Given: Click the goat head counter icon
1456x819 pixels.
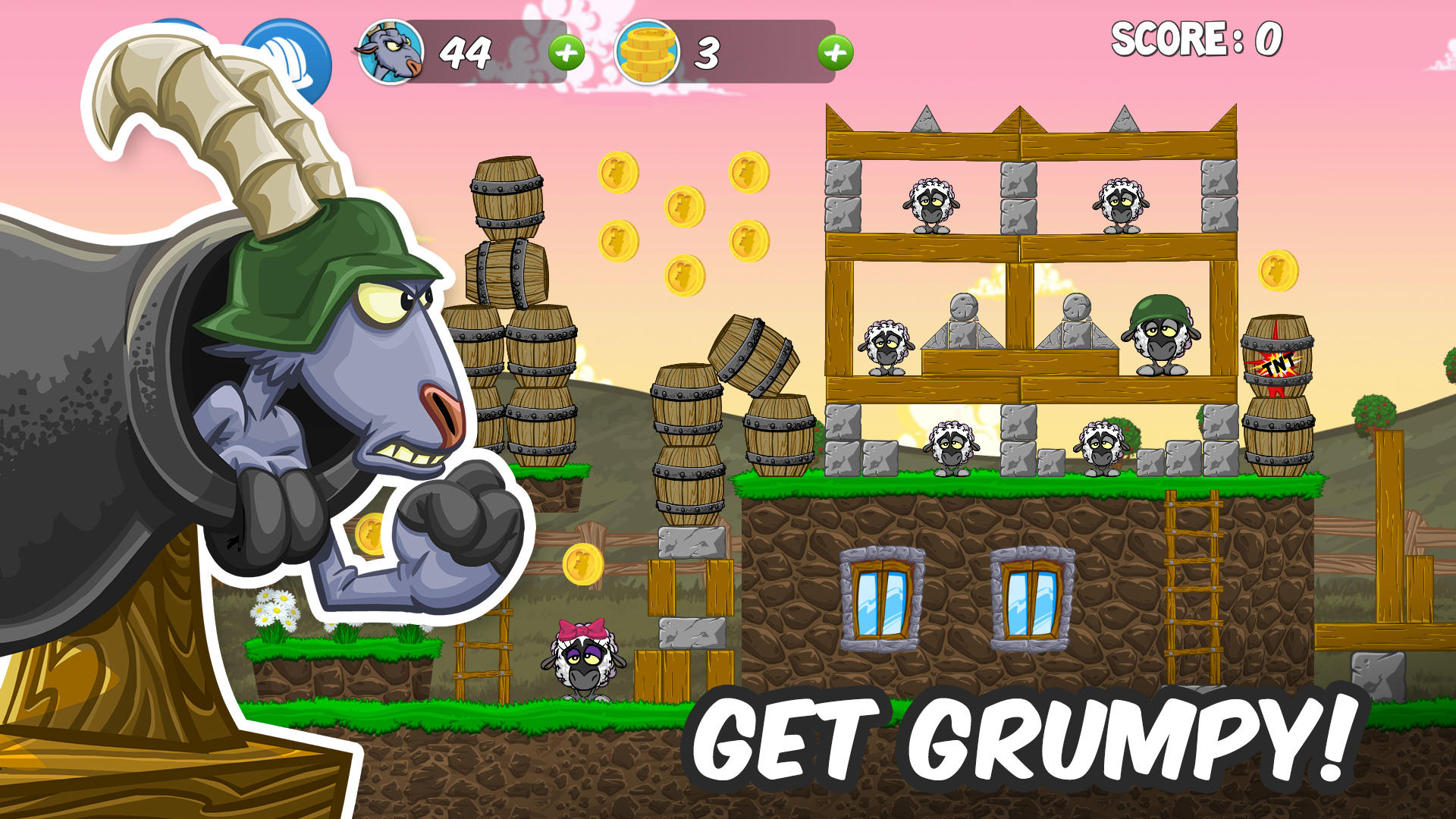Looking at the screenshot, I should pos(388,53).
